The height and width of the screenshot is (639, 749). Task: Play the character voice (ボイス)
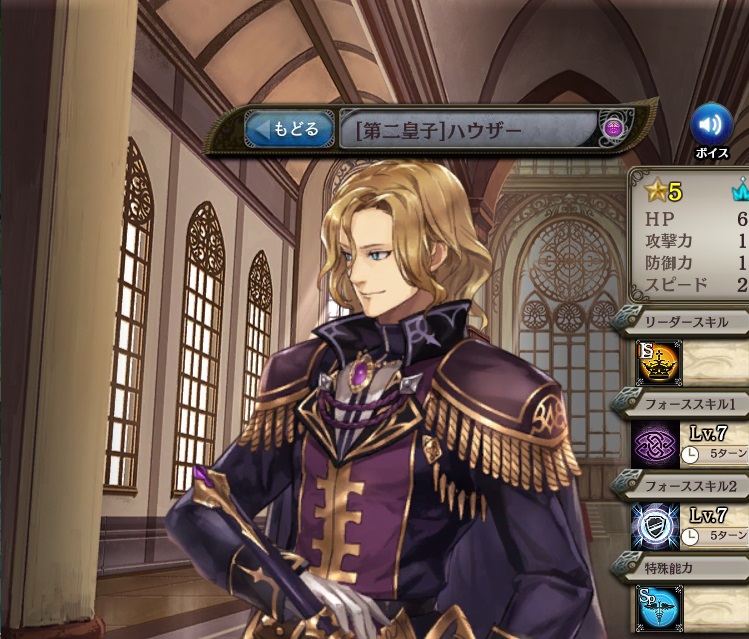pos(711,125)
